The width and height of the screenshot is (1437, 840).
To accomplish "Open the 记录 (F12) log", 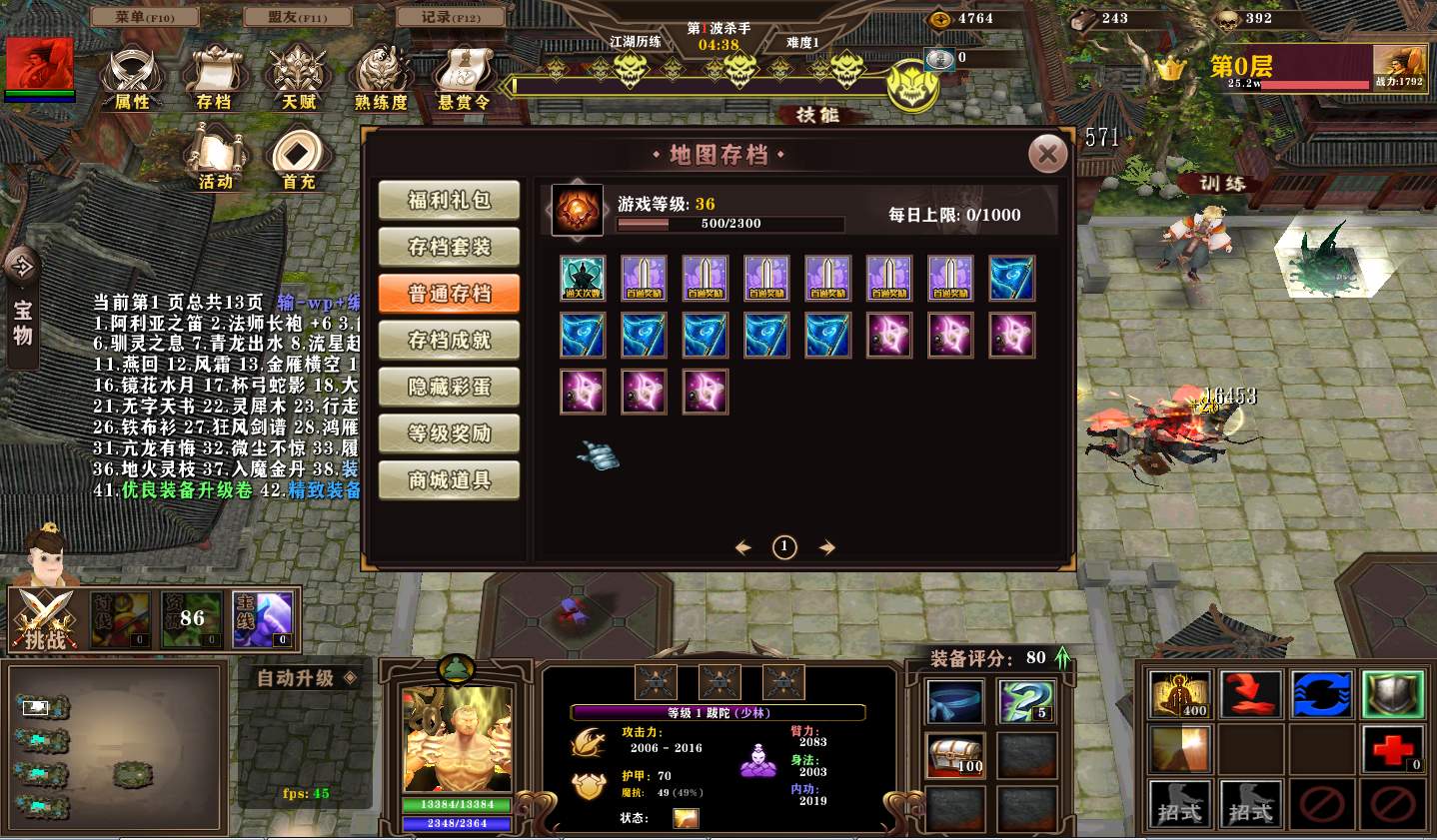I will 450,17.
